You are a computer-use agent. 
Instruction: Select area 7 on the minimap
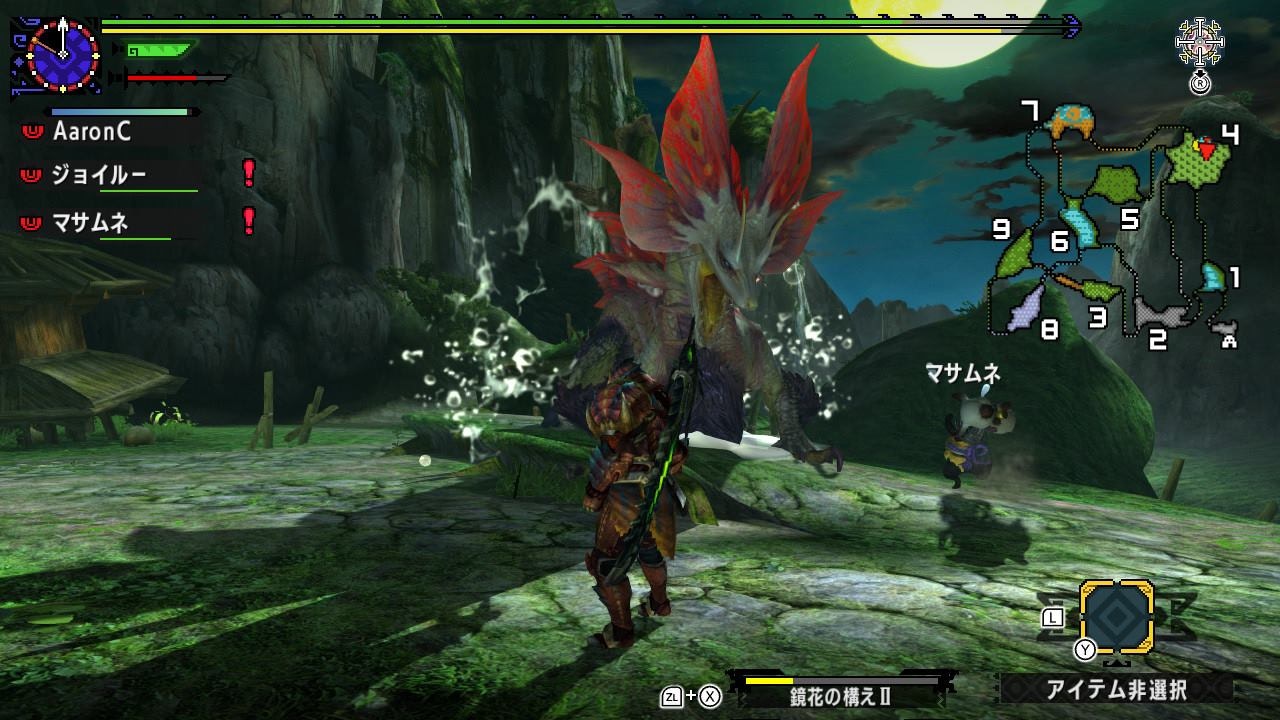coord(1071,122)
